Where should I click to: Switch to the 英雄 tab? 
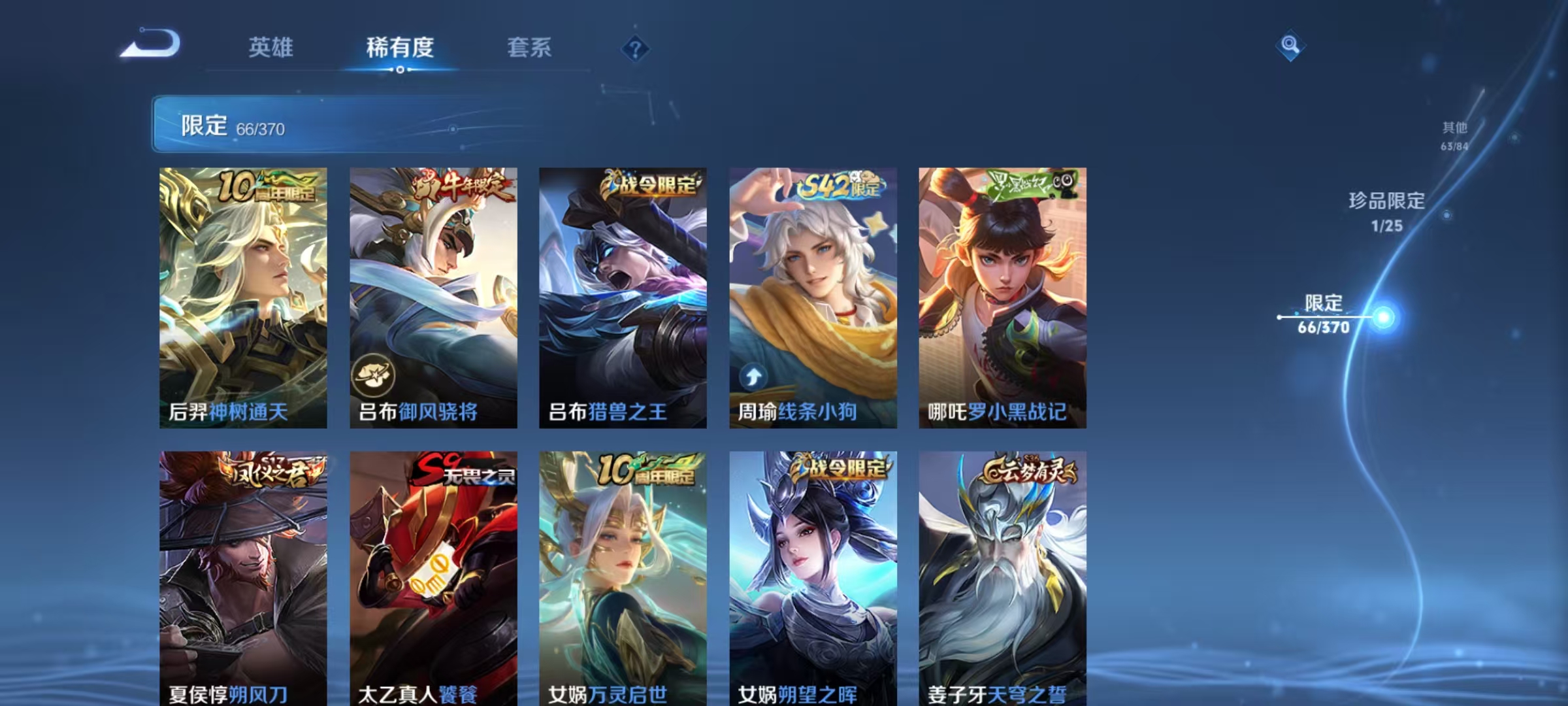270,47
